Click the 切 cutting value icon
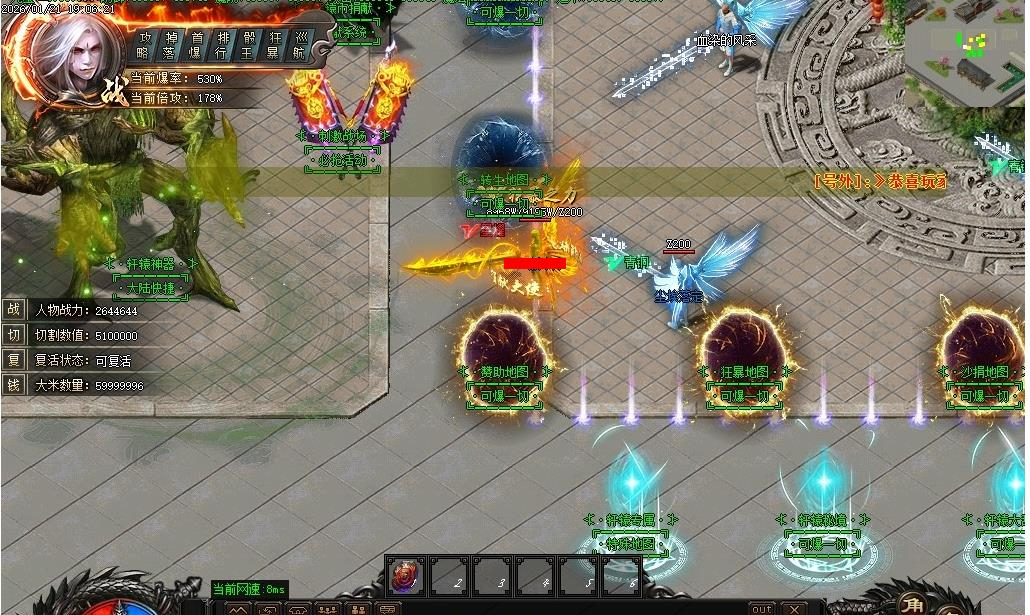 coord(14,335)
